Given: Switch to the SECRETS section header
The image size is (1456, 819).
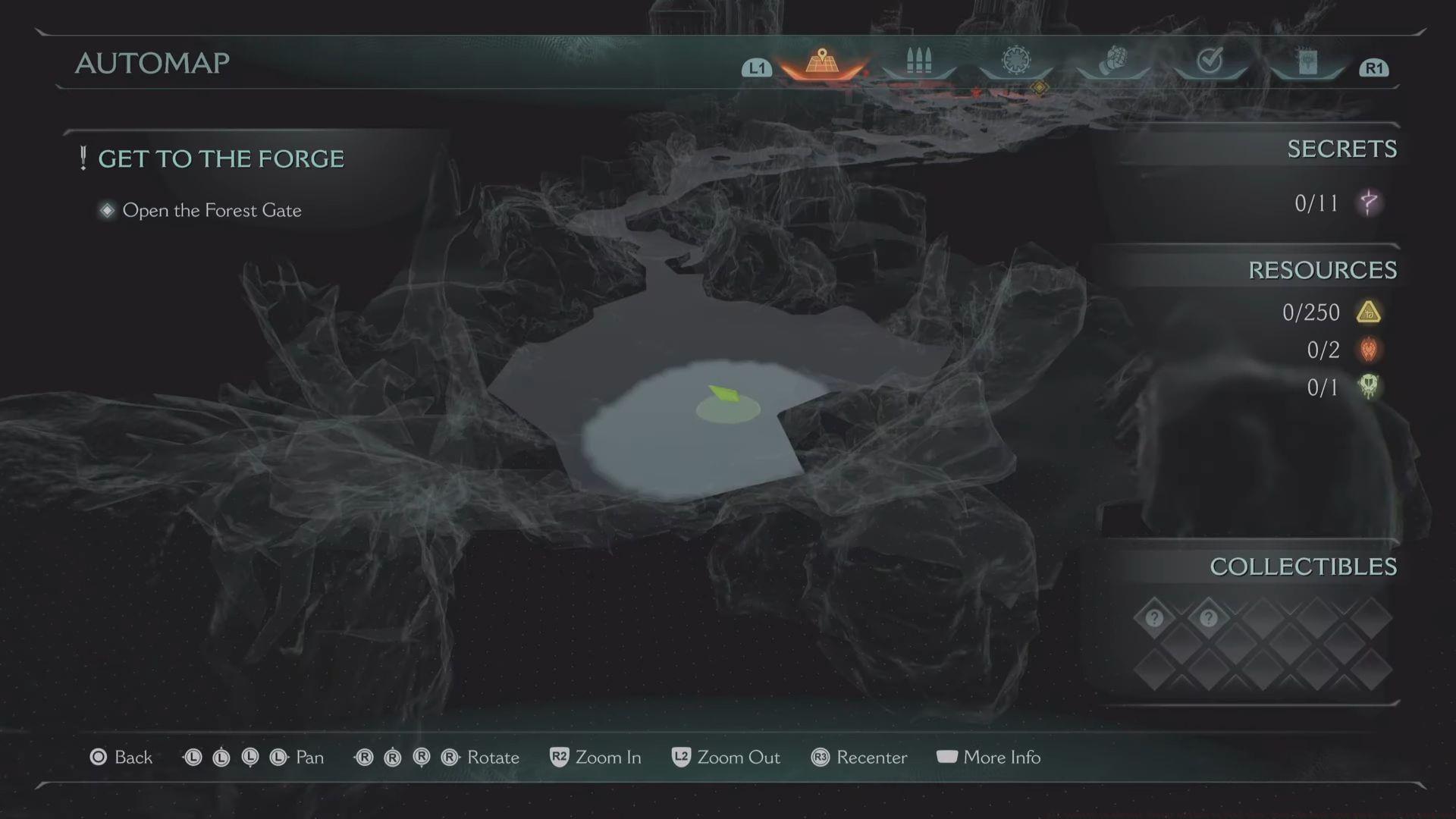Looking at the screenshot, I should (1342, 149).
